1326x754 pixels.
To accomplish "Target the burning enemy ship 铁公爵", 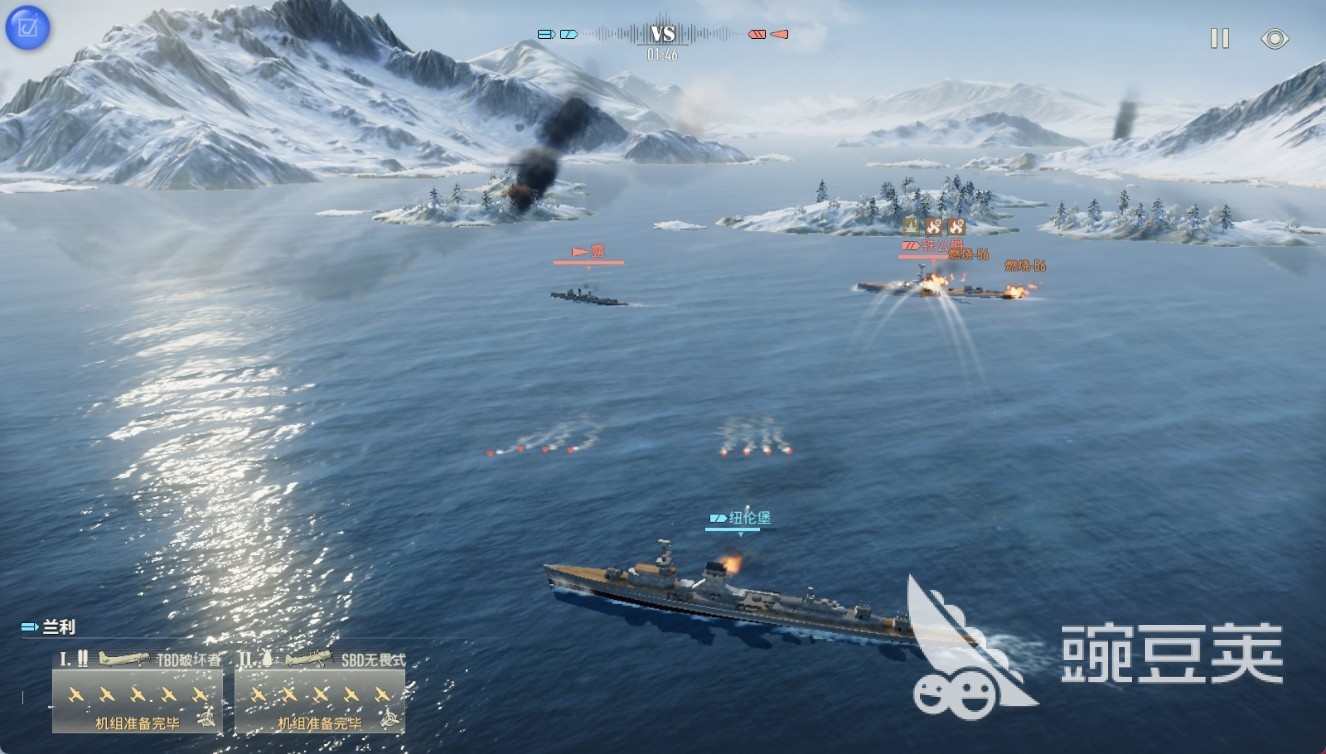I will tap(940, 288).
